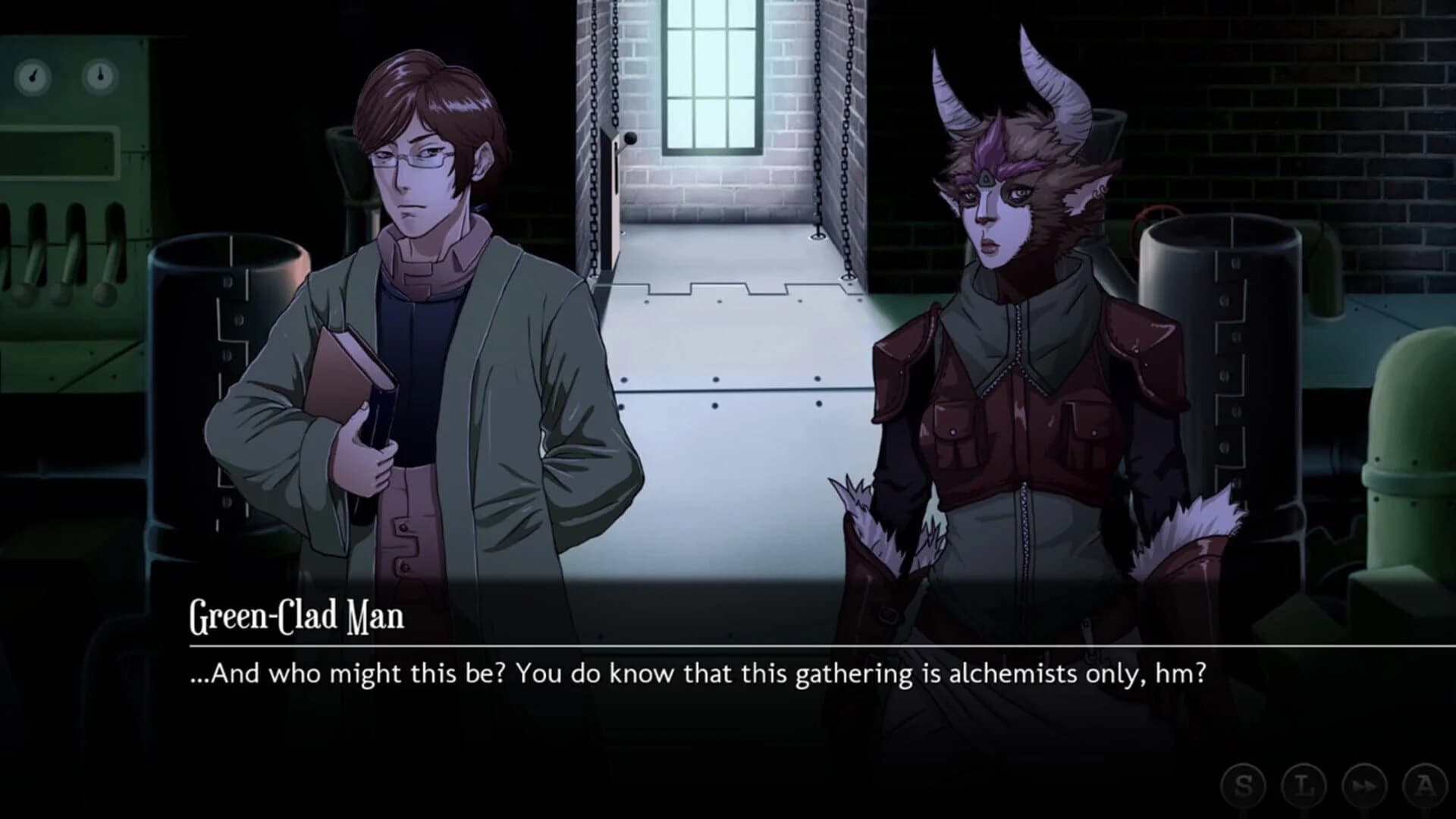
Task: Enable auto-advance with the A icon
Action: click(1426, 785)
